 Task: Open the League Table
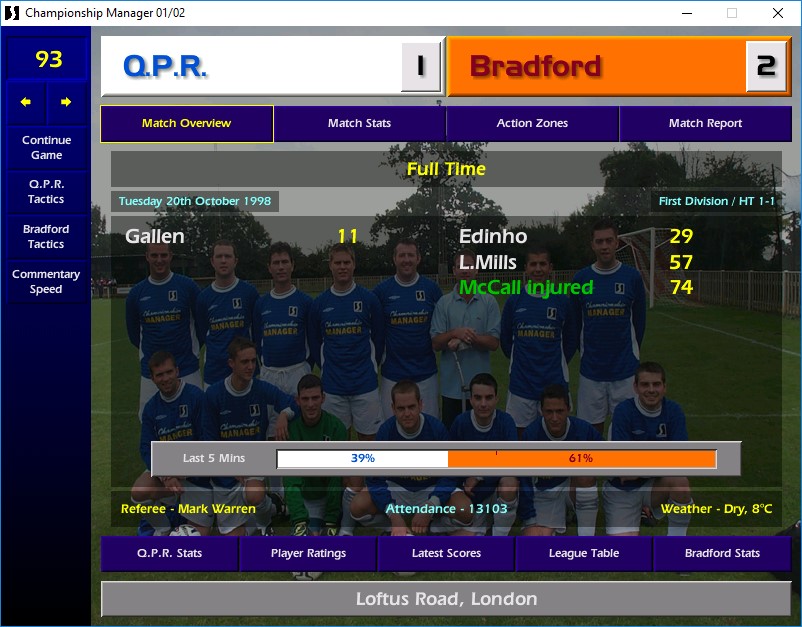(x=584, y=553)
